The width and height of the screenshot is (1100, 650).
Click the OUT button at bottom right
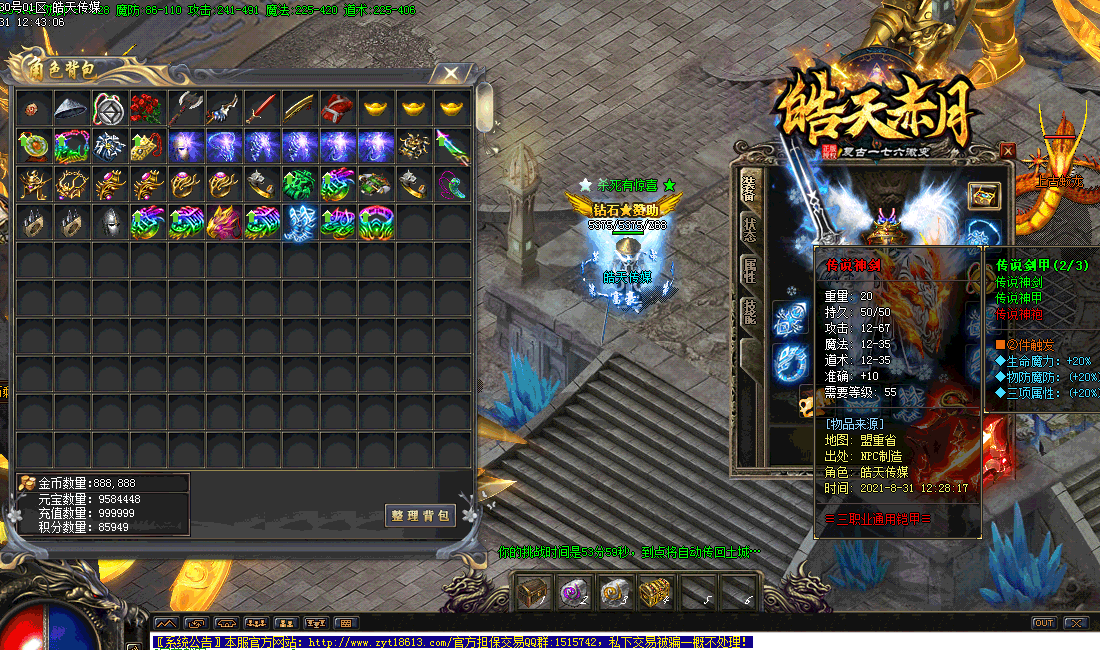point(1044,623)
